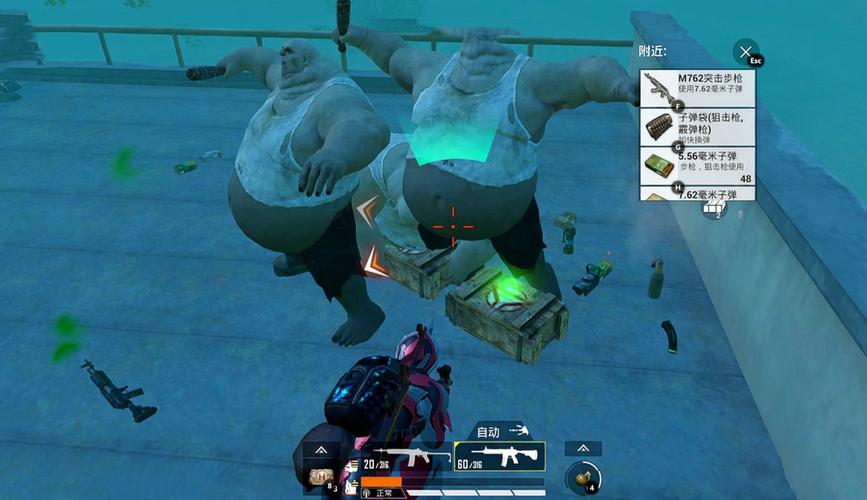Use the healing item icon
The width and height of the screenshot is (867, 500).
point(321,477)
